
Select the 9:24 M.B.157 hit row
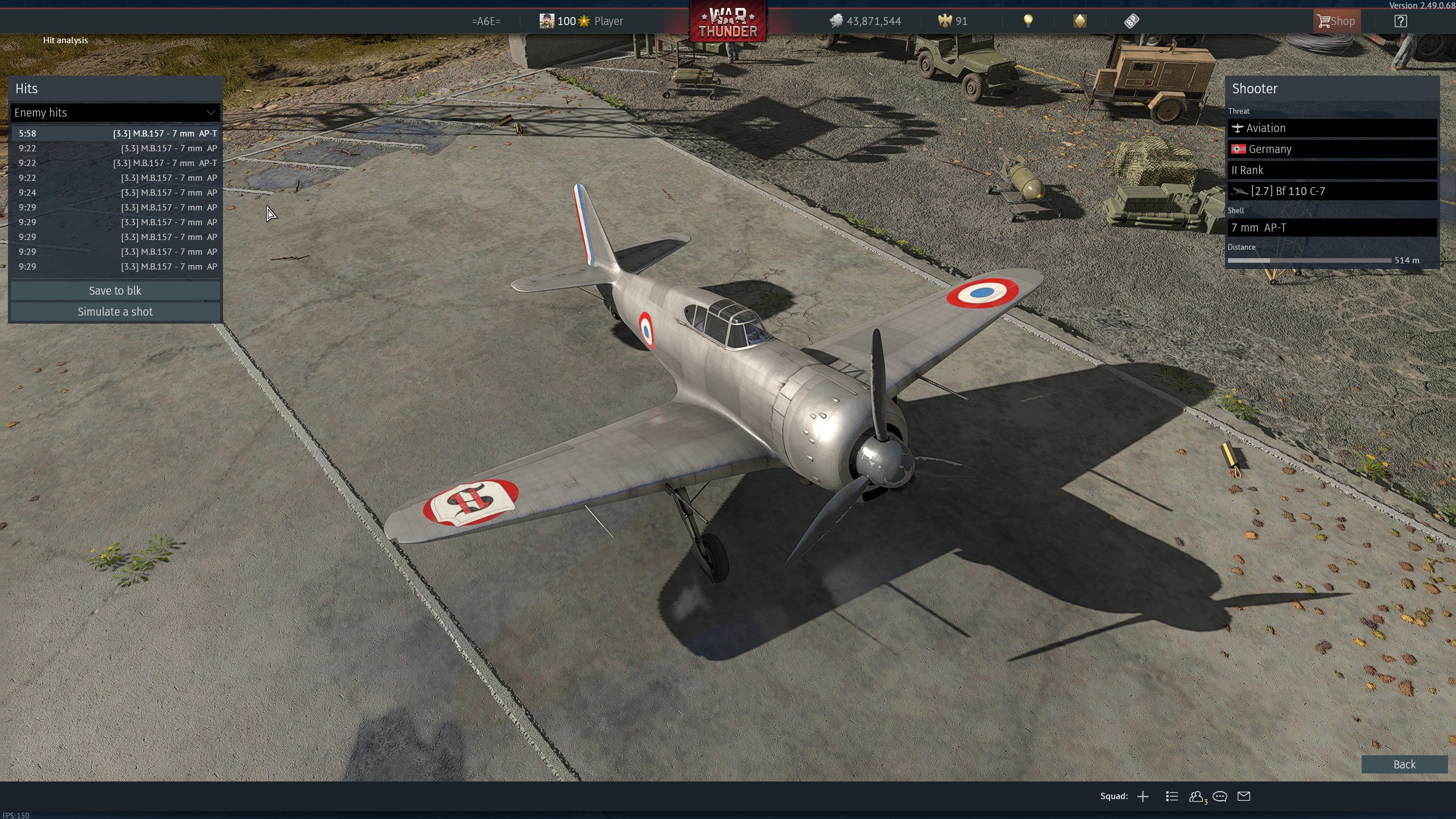[x=116, y=193]
